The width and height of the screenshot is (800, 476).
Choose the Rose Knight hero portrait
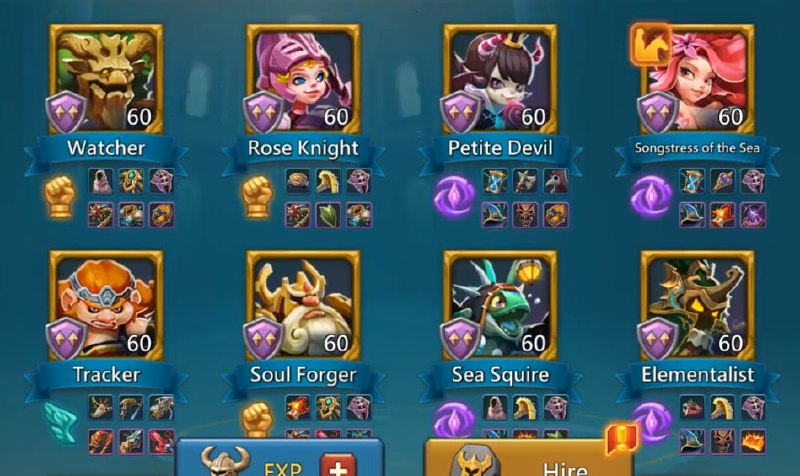click(x=303, y=75)
